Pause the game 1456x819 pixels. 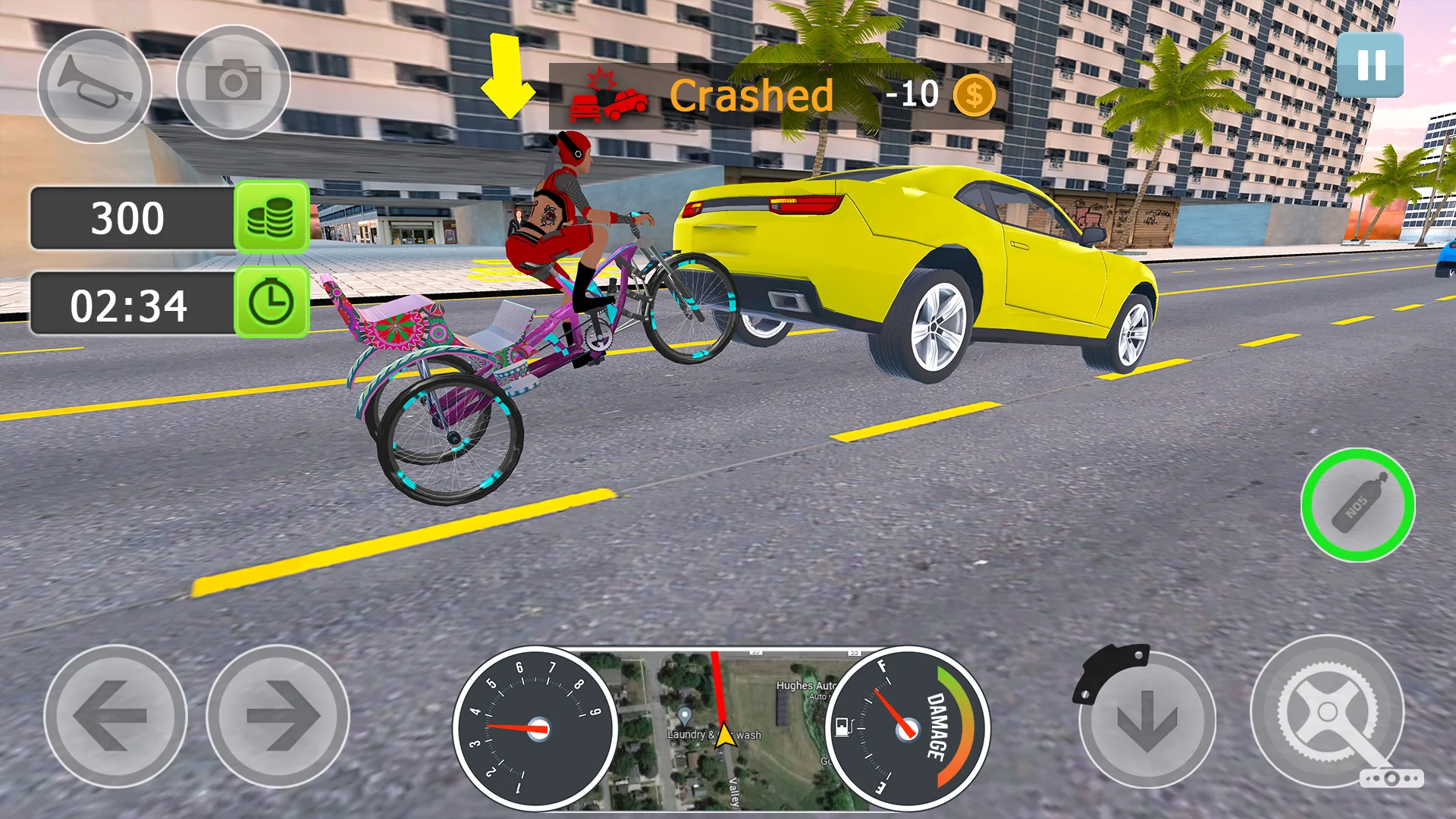pyautogui.click(x=1370, y=65)
